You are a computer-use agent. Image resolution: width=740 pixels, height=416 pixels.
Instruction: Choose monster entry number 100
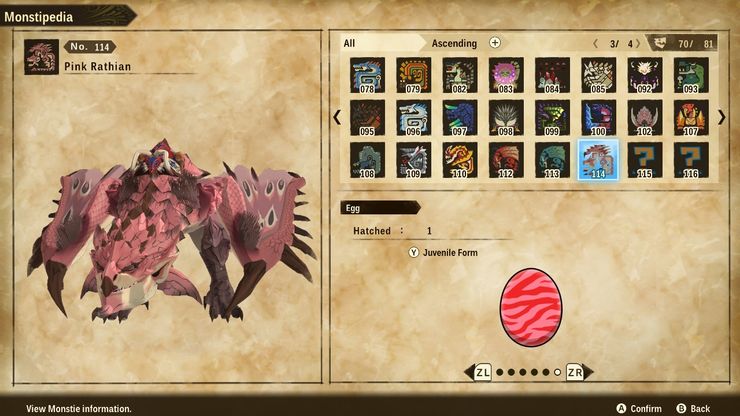click(599, 117)
